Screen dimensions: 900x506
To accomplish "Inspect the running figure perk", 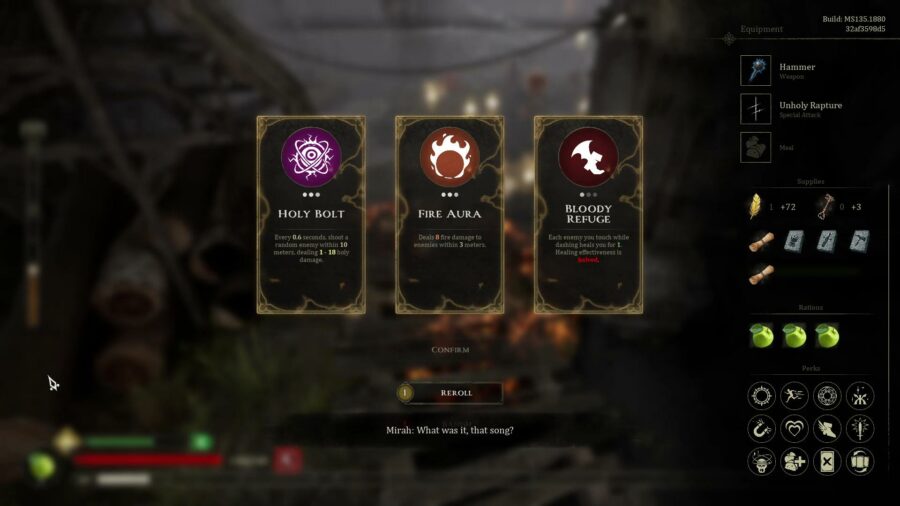I will click(794, 396).
